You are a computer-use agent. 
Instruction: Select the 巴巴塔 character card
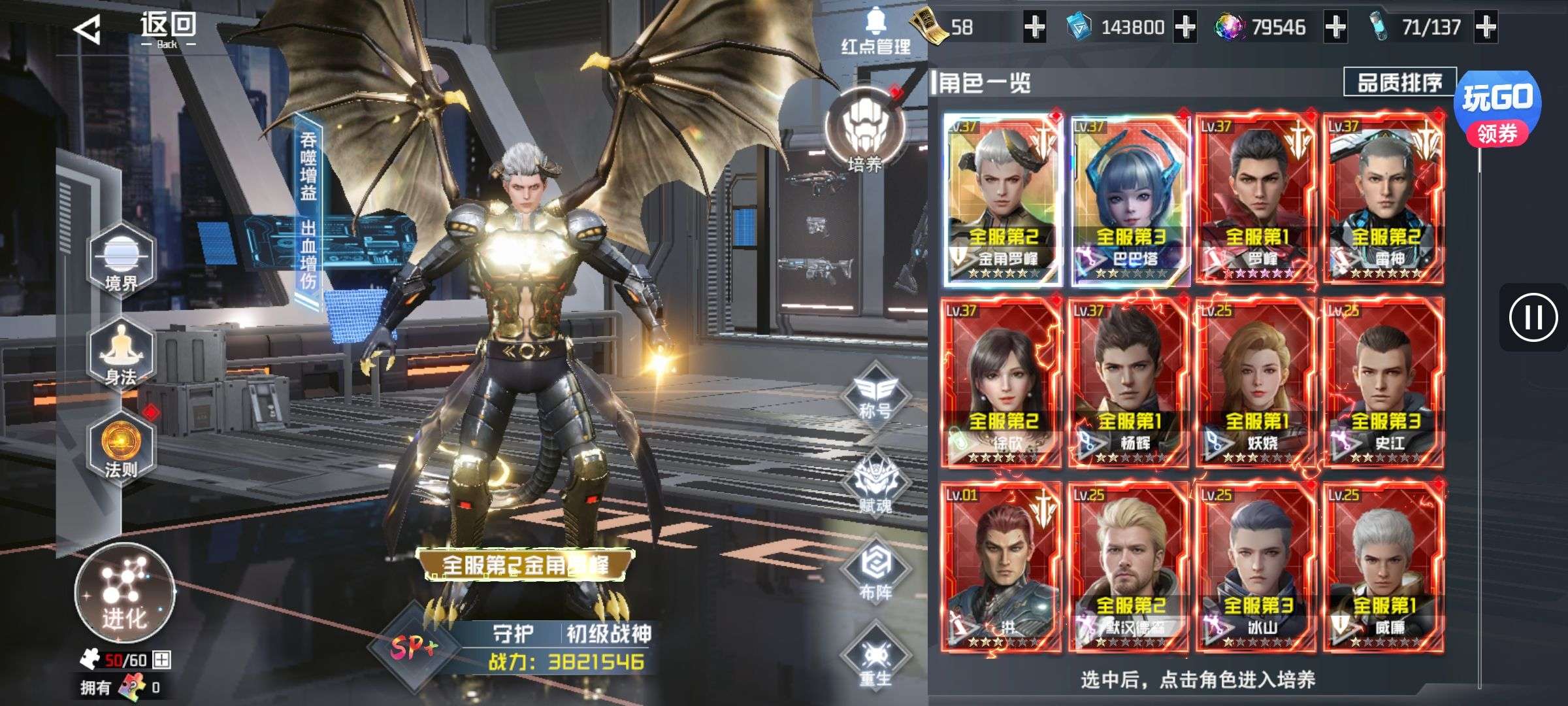click(1129, 199)
